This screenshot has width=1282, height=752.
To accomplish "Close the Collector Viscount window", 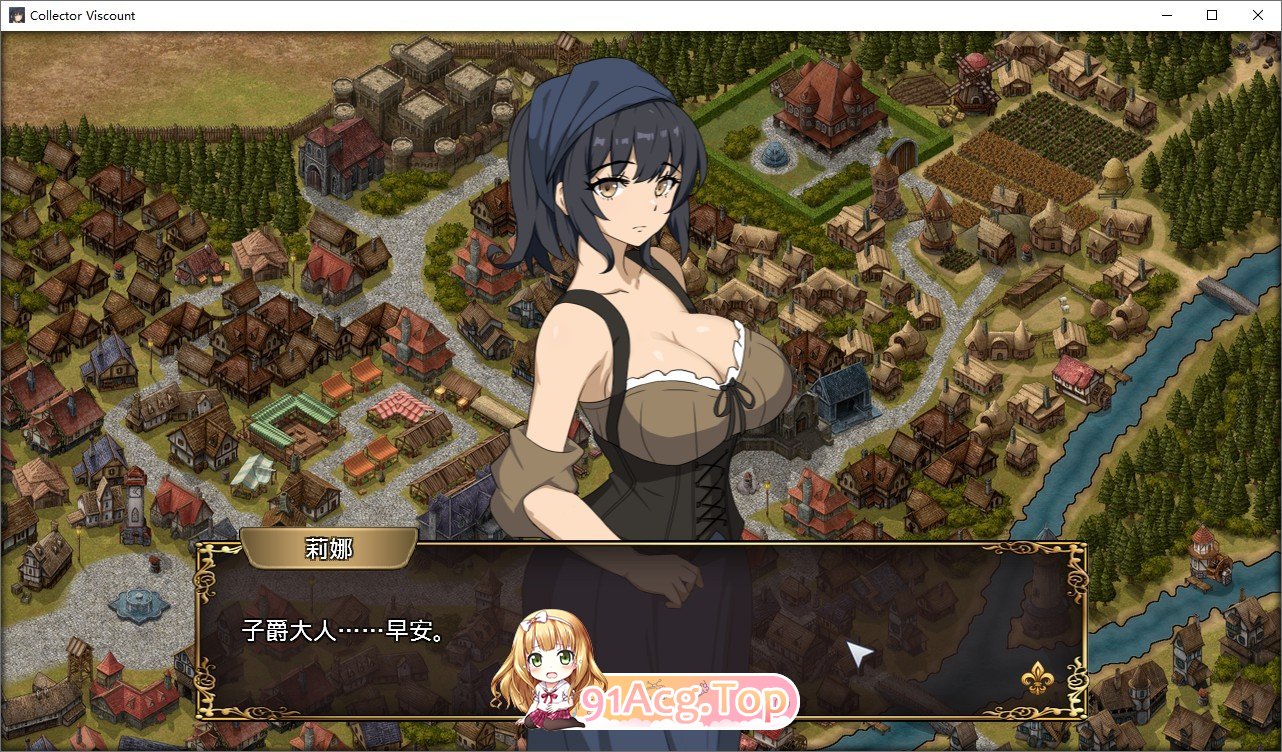I will [1258, 15].
